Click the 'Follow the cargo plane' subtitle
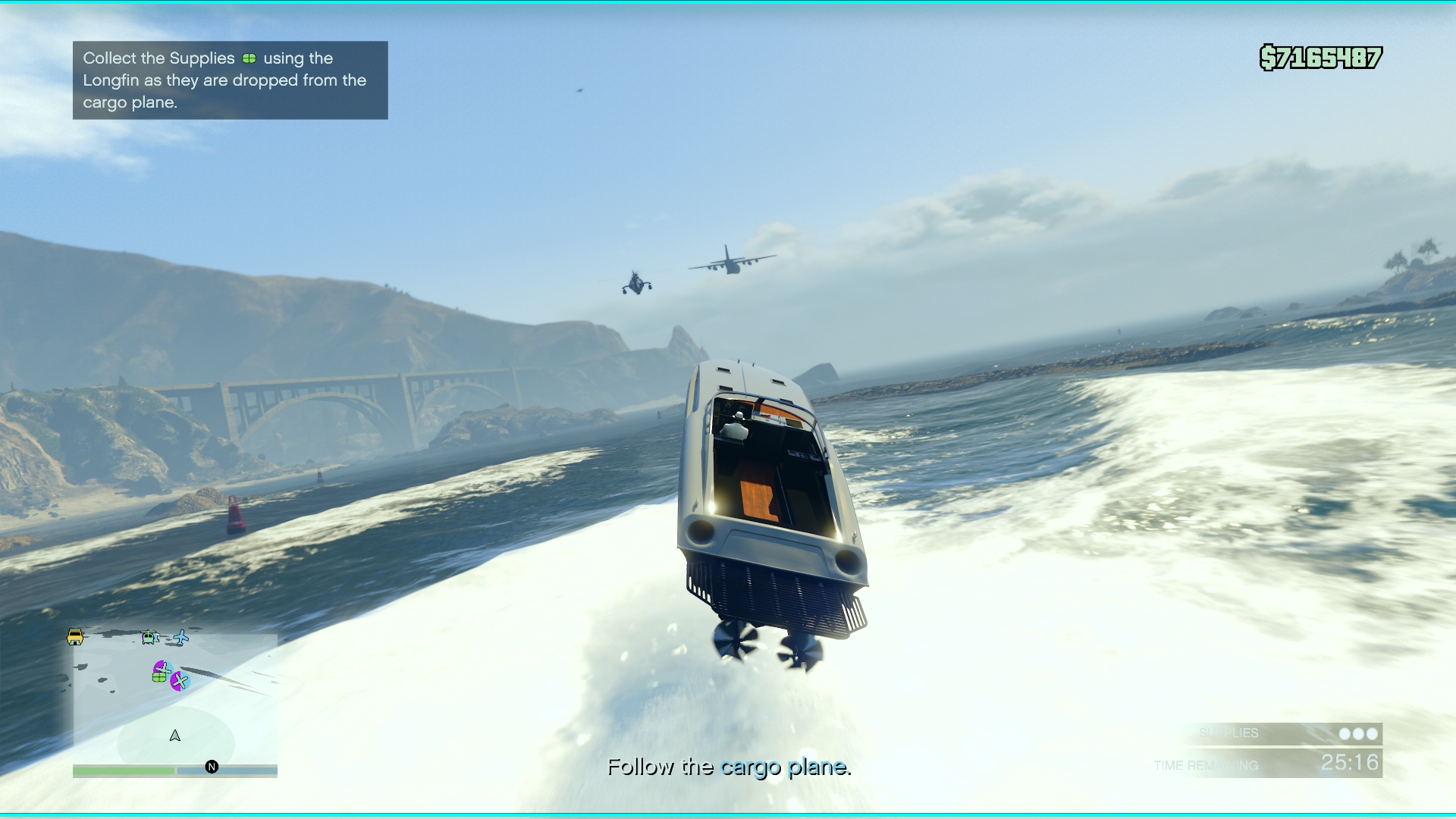 [x=730, y=767]
